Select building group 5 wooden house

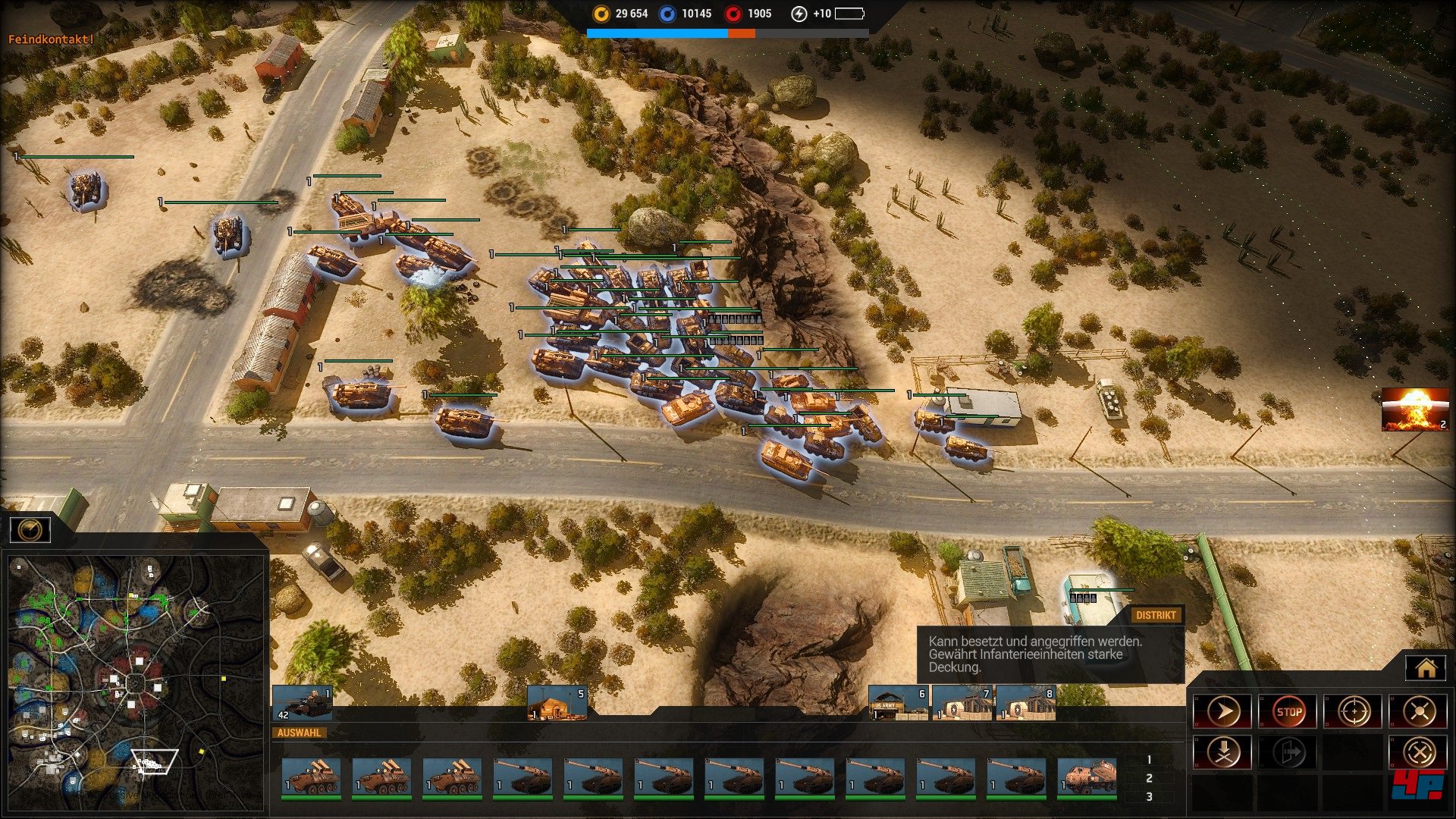click(557, 703)
